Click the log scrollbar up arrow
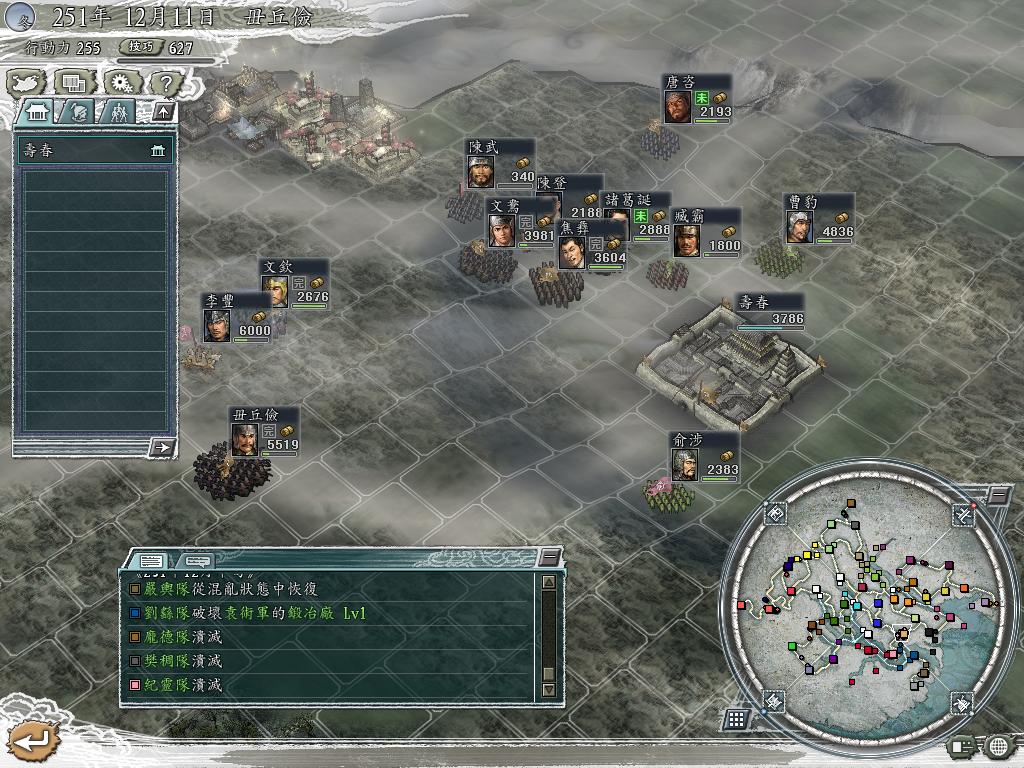This screenshot has width=1024, height=768. pyautogui.click(x=548, y=582)
